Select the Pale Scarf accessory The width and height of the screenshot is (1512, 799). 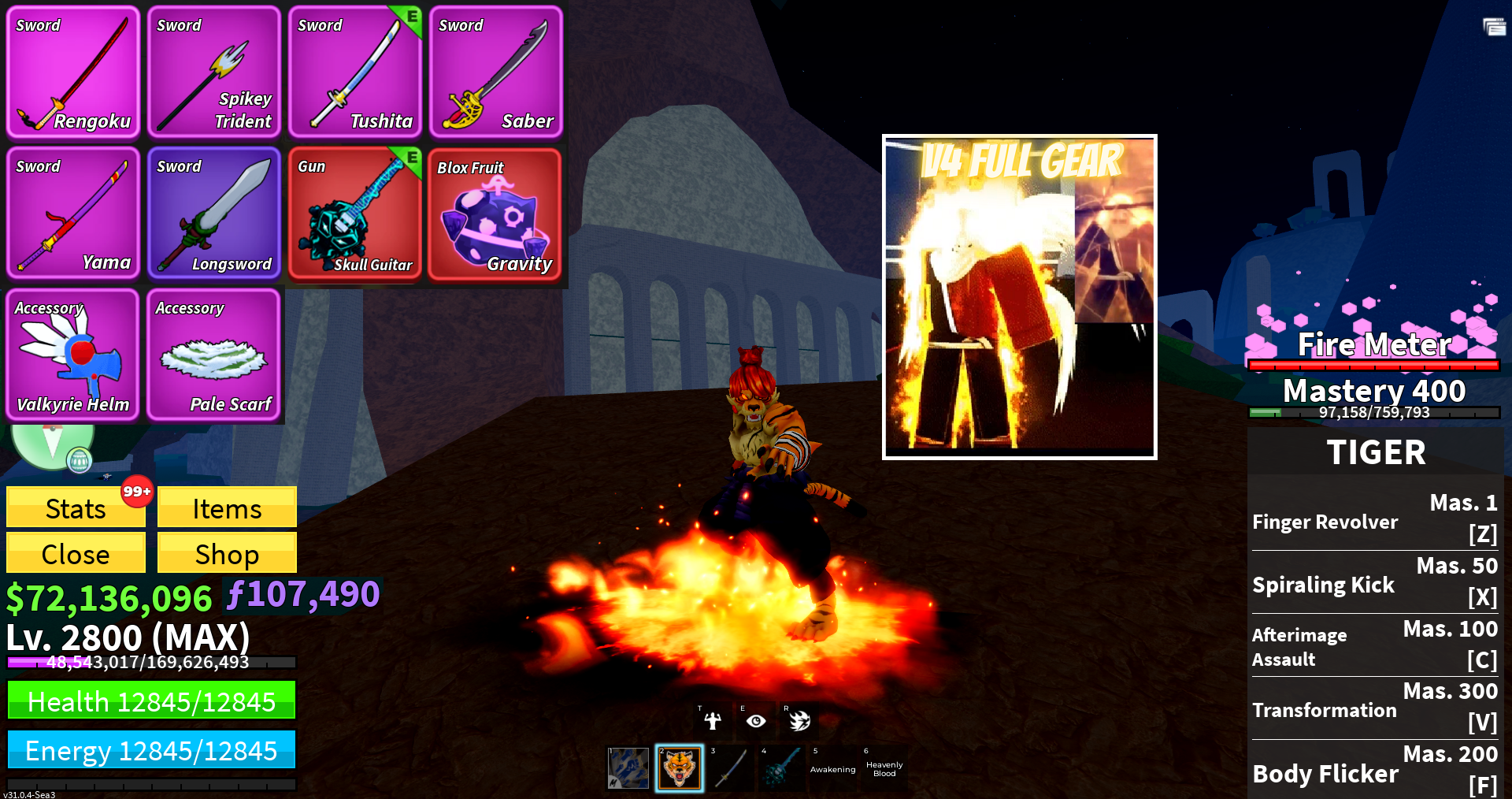[x=214, y=355]
